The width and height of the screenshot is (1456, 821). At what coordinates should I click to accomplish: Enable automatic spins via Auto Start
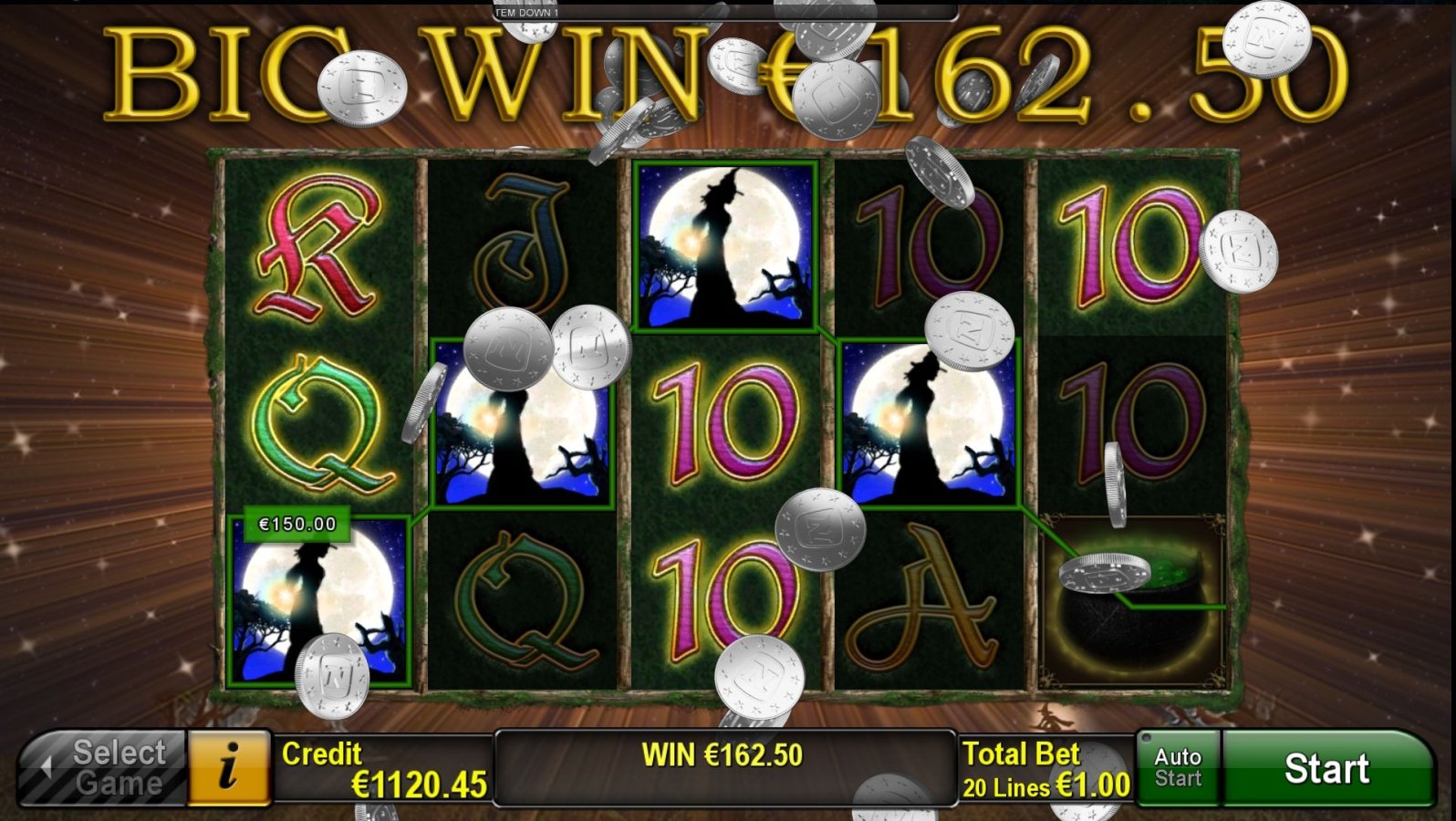1177,767
